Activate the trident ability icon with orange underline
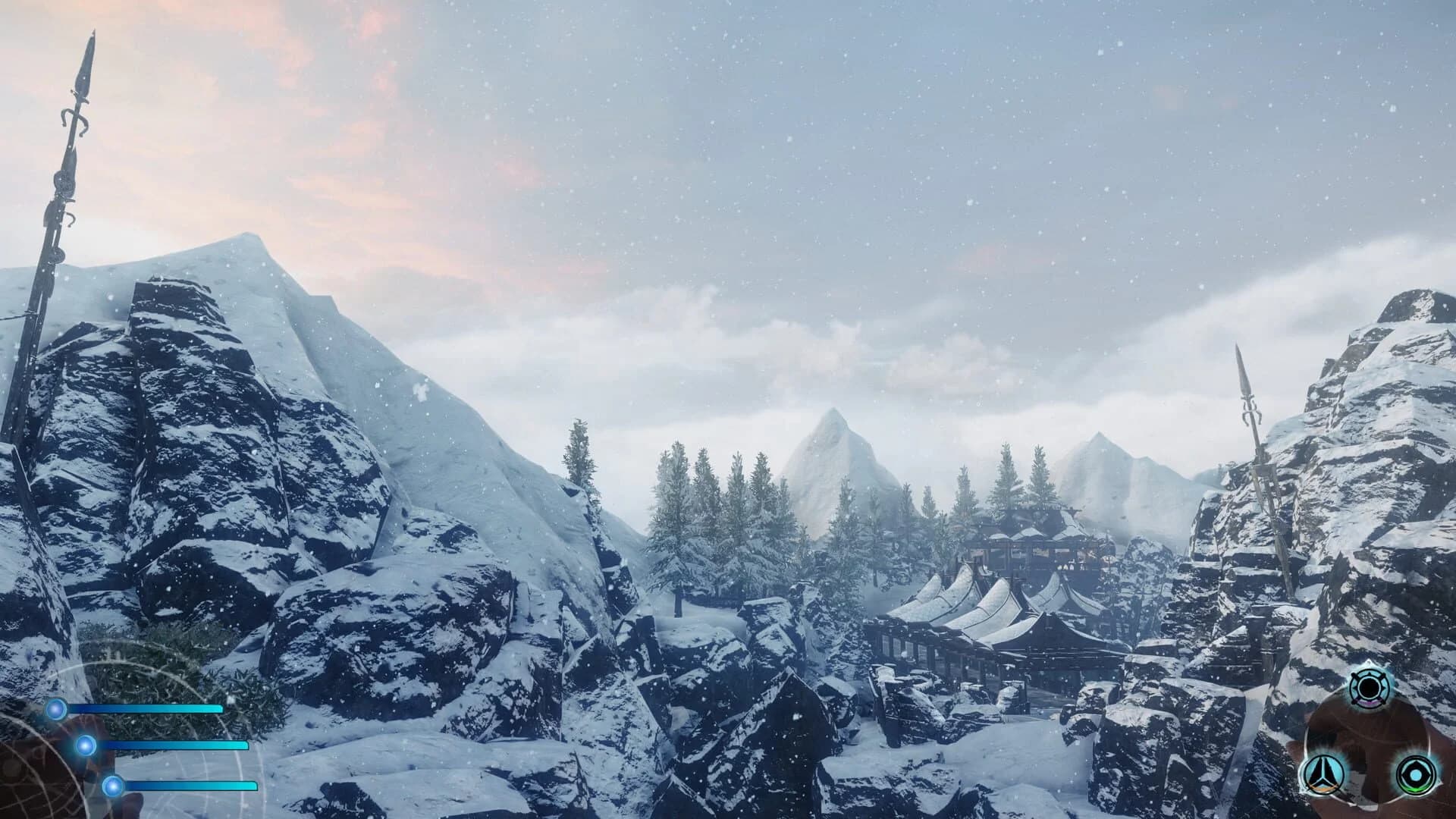Image resolution: width=1456 pixels, height=819 pixels. click(x=1323, y=774)
